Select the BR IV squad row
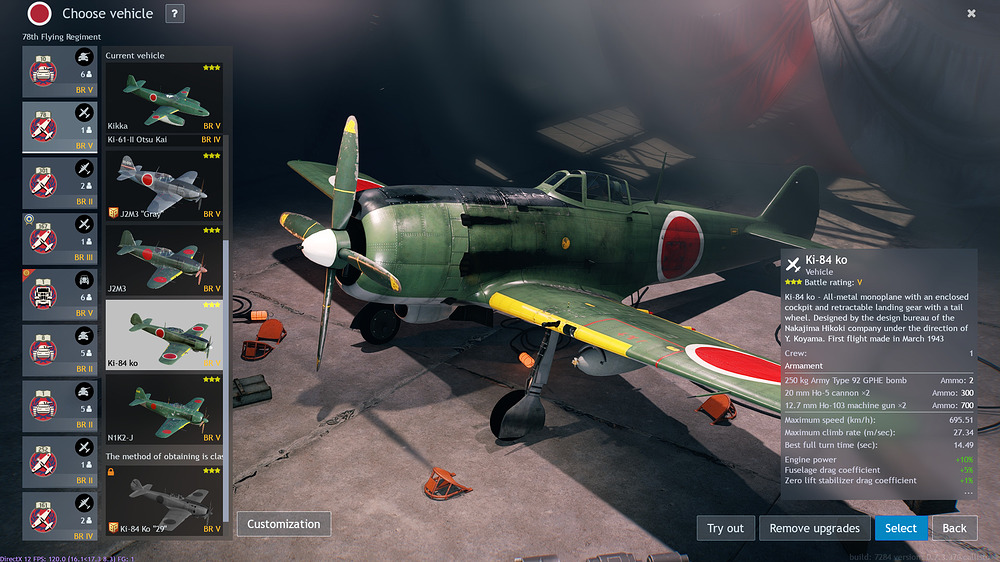Image resolution: width=1000 pixels, height=562 pixels. [61, 515]
